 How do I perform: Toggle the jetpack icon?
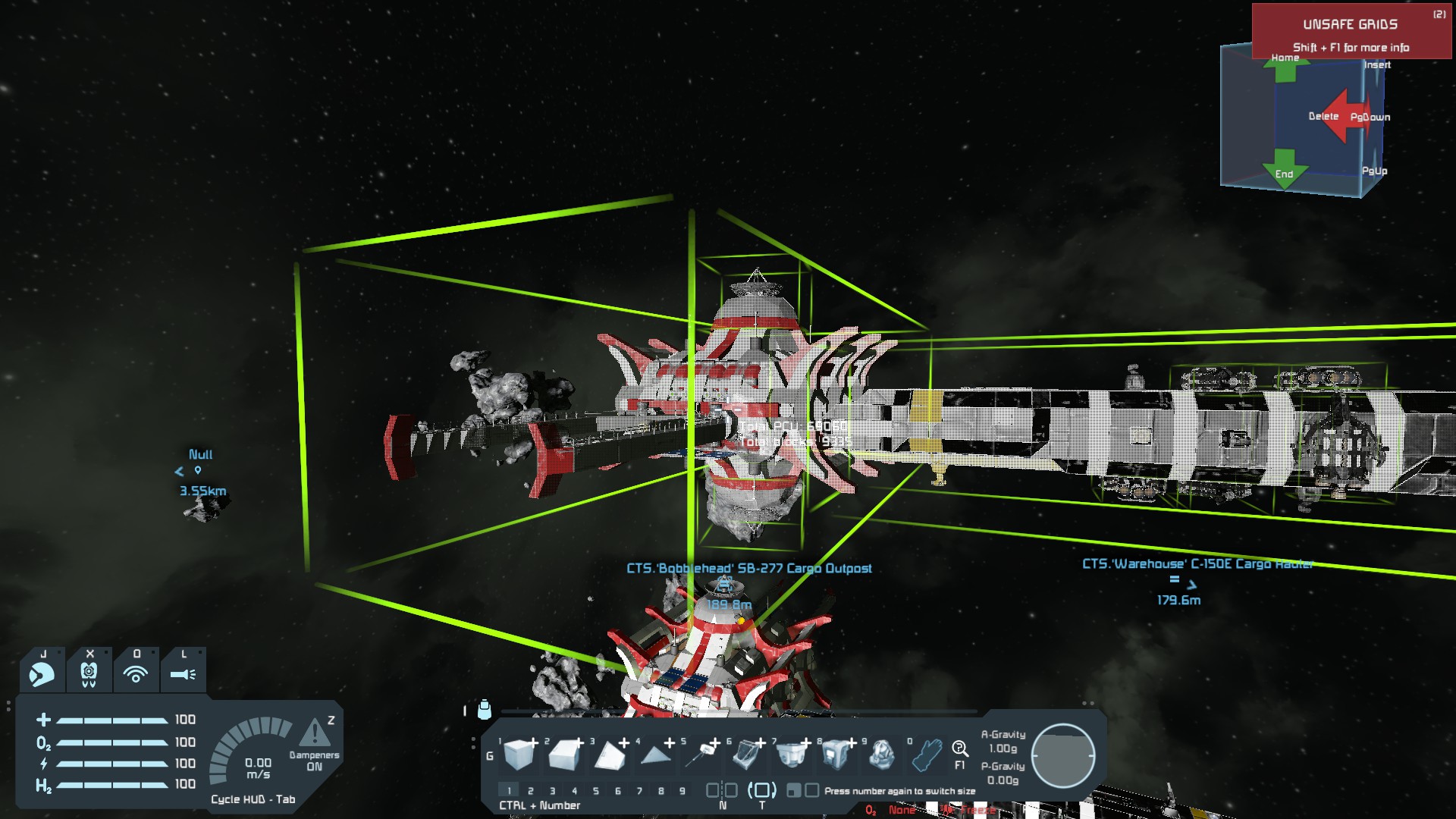coord(89,673)
